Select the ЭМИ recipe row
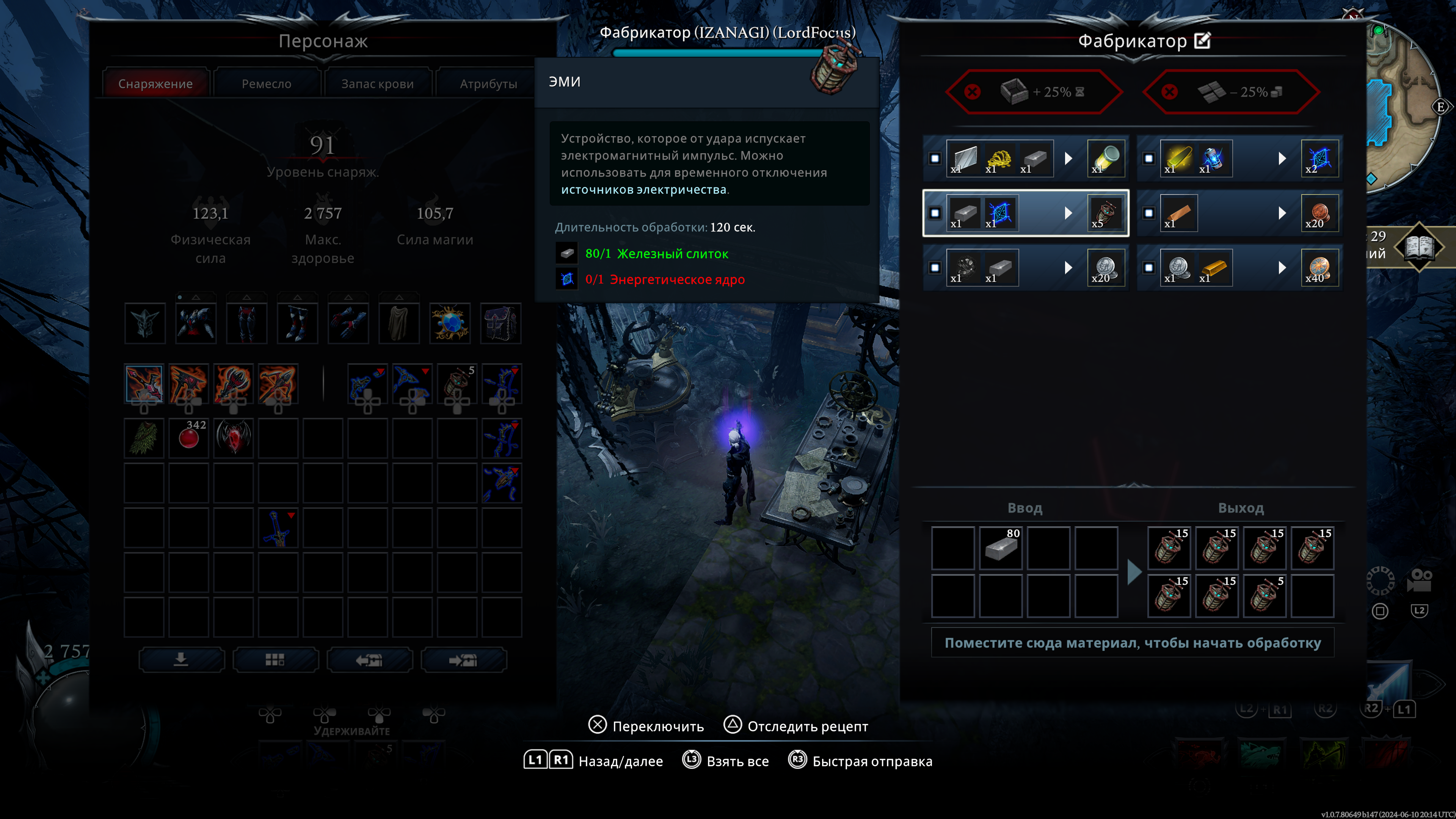 1025,213
